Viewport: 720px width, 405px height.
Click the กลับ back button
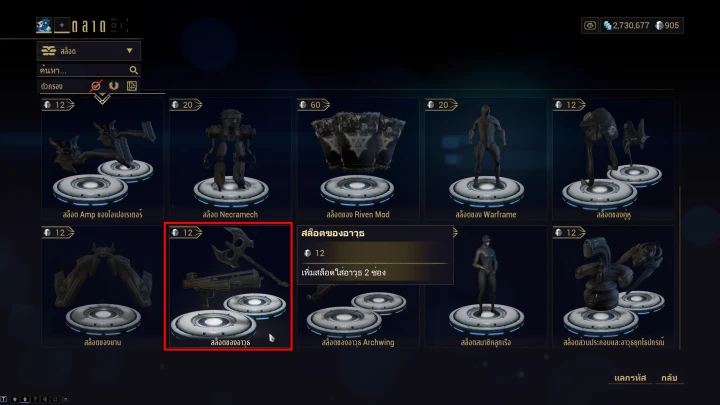[670, 378]
